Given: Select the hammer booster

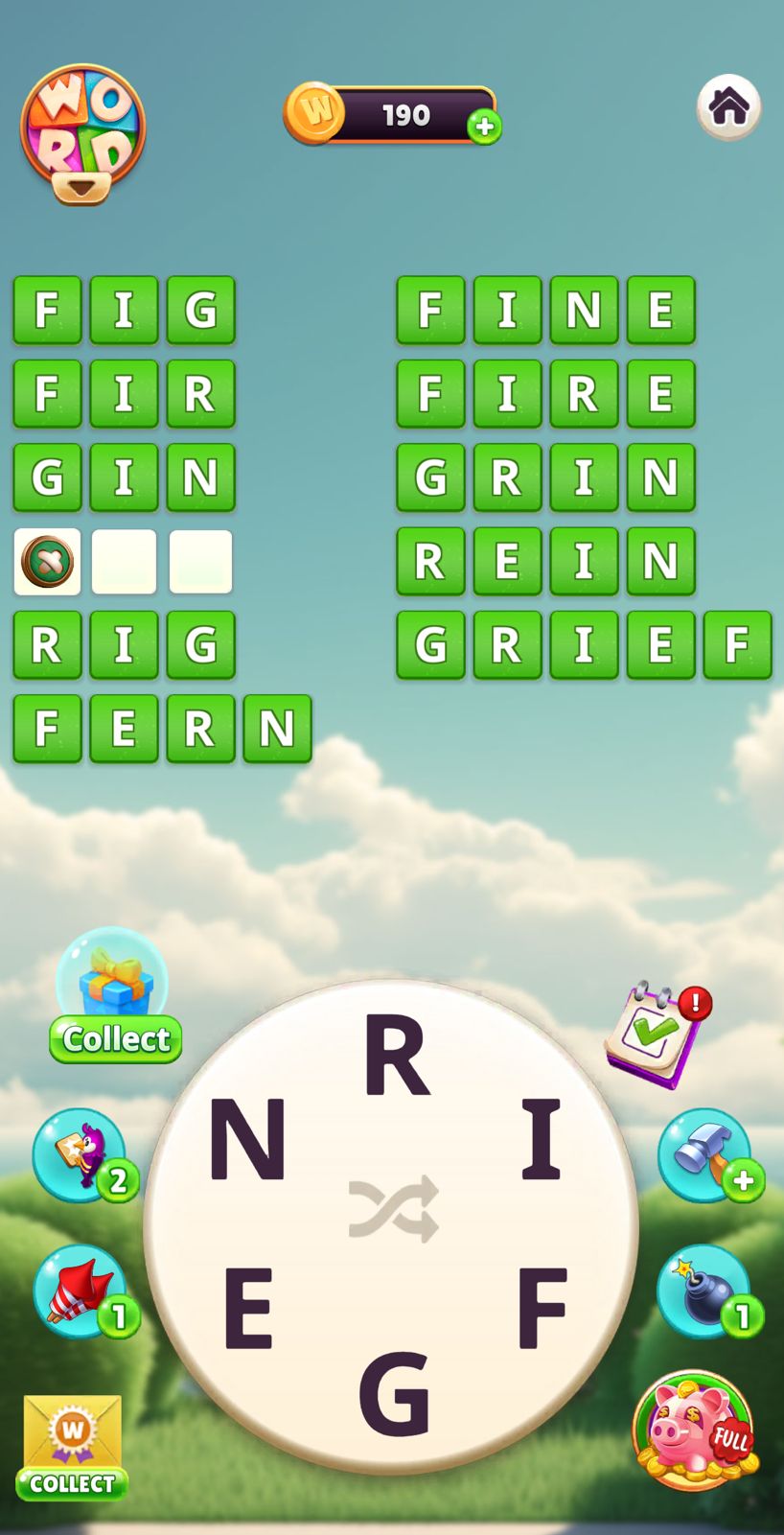Looking at the screenshot, I should pos(705,1154).
